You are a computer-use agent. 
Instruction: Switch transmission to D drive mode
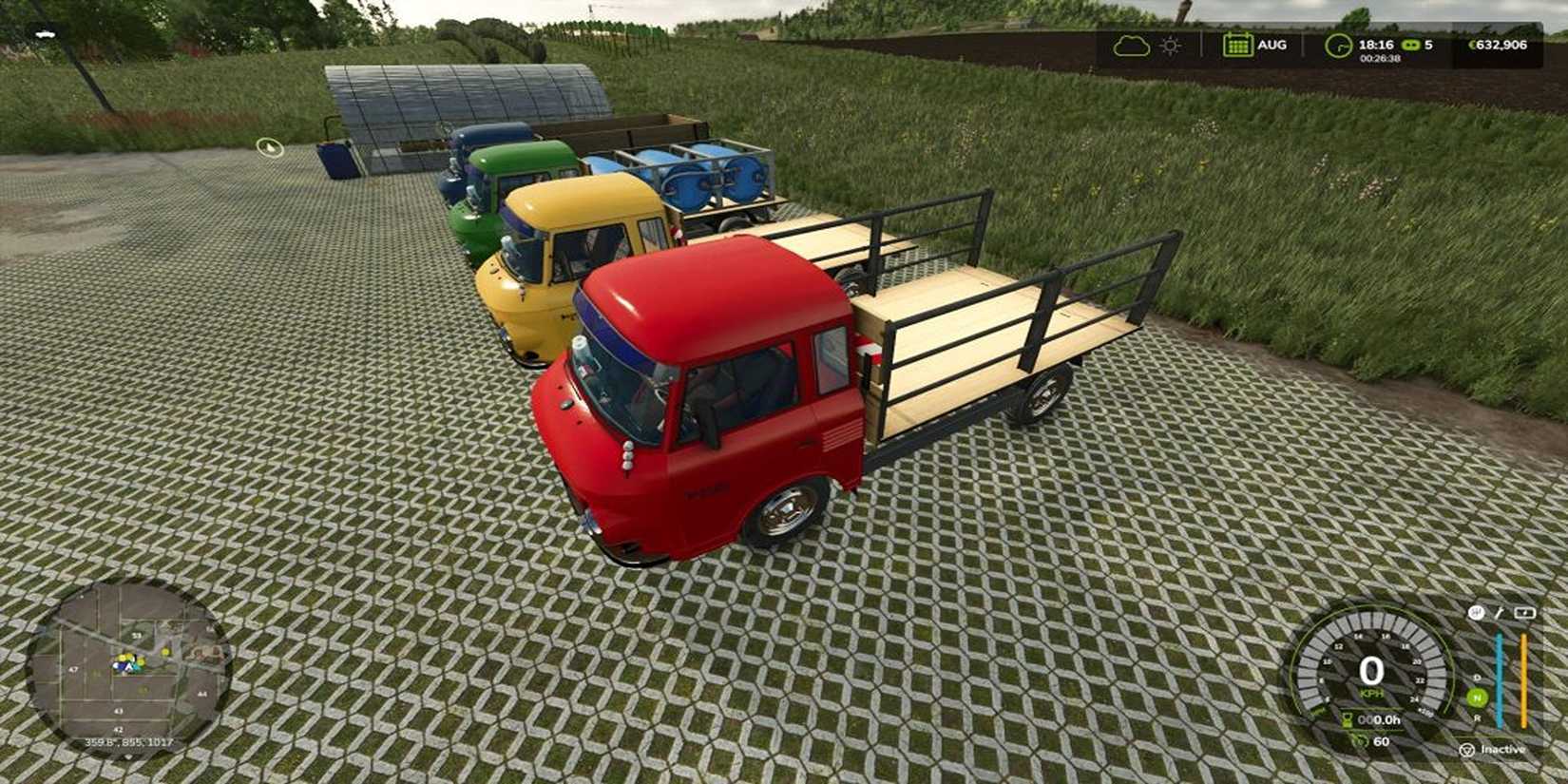1477,678
